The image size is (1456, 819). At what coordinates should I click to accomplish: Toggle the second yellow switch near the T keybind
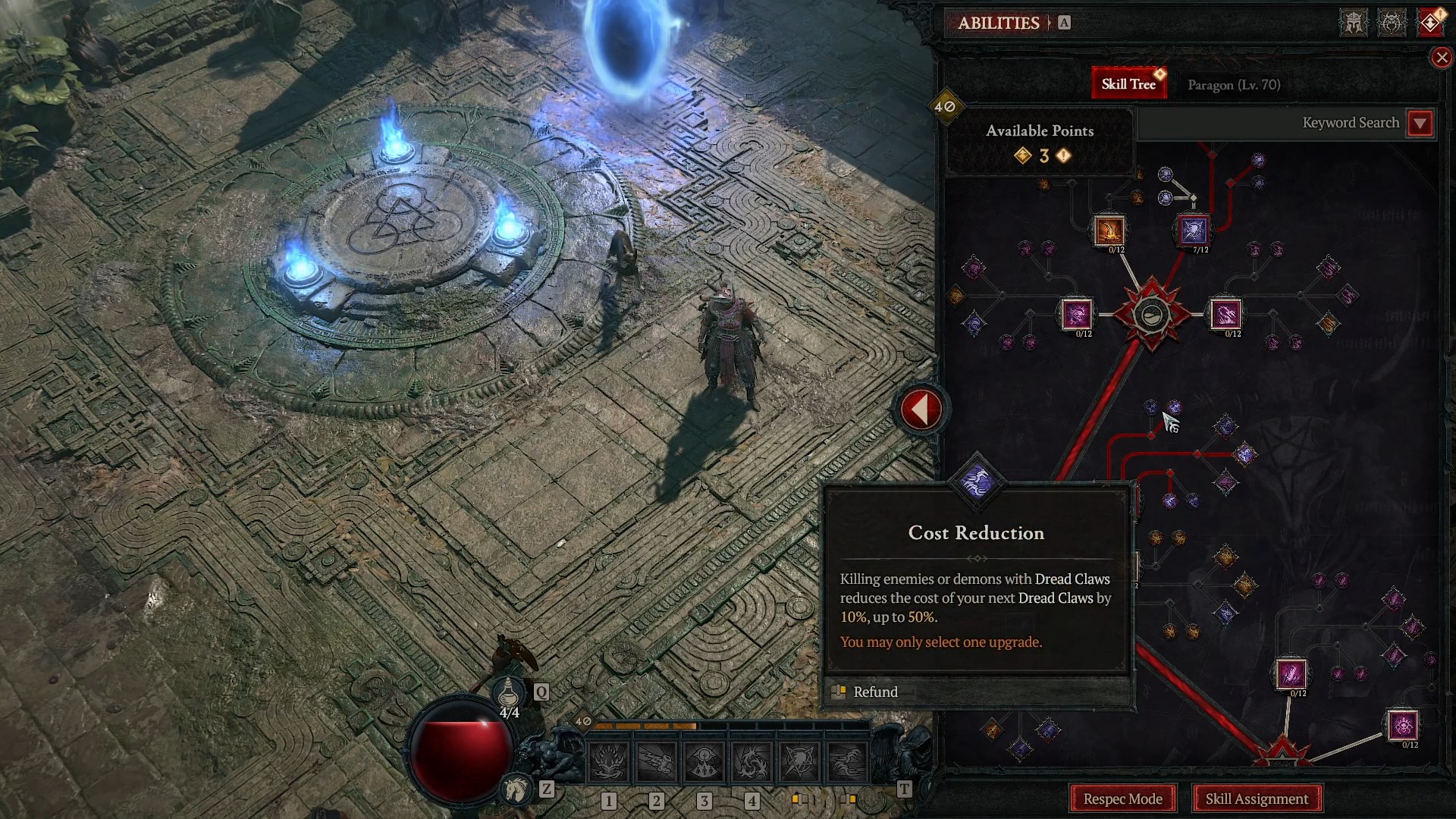tap(849, 799)
